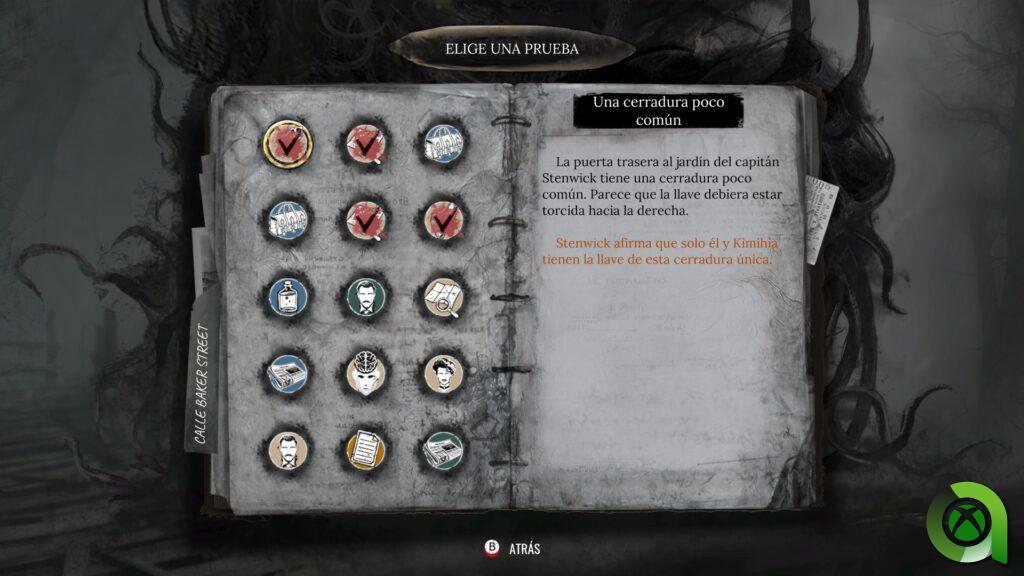Select the gold-ringed checkmark evidence
Screen dimensions: 1024x576
[x=288, y=144]
